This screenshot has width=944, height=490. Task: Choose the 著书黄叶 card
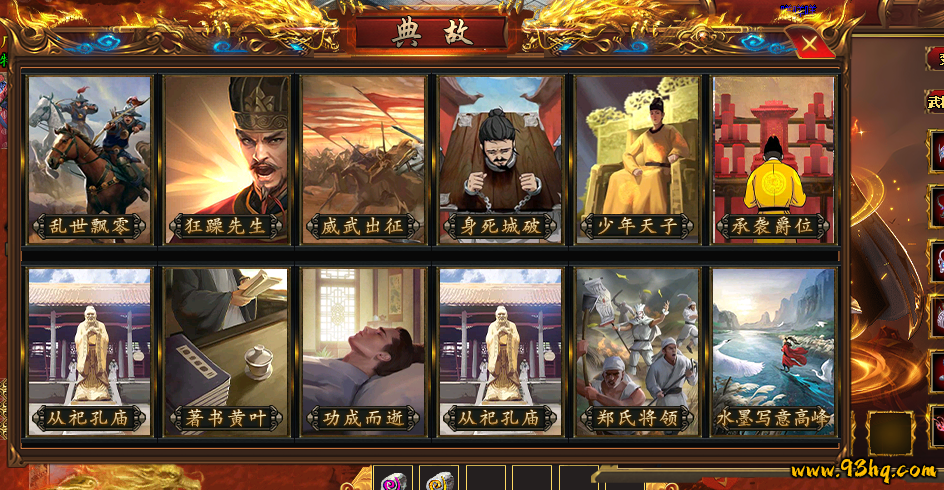pyautogui.click(x=227, y=351)
